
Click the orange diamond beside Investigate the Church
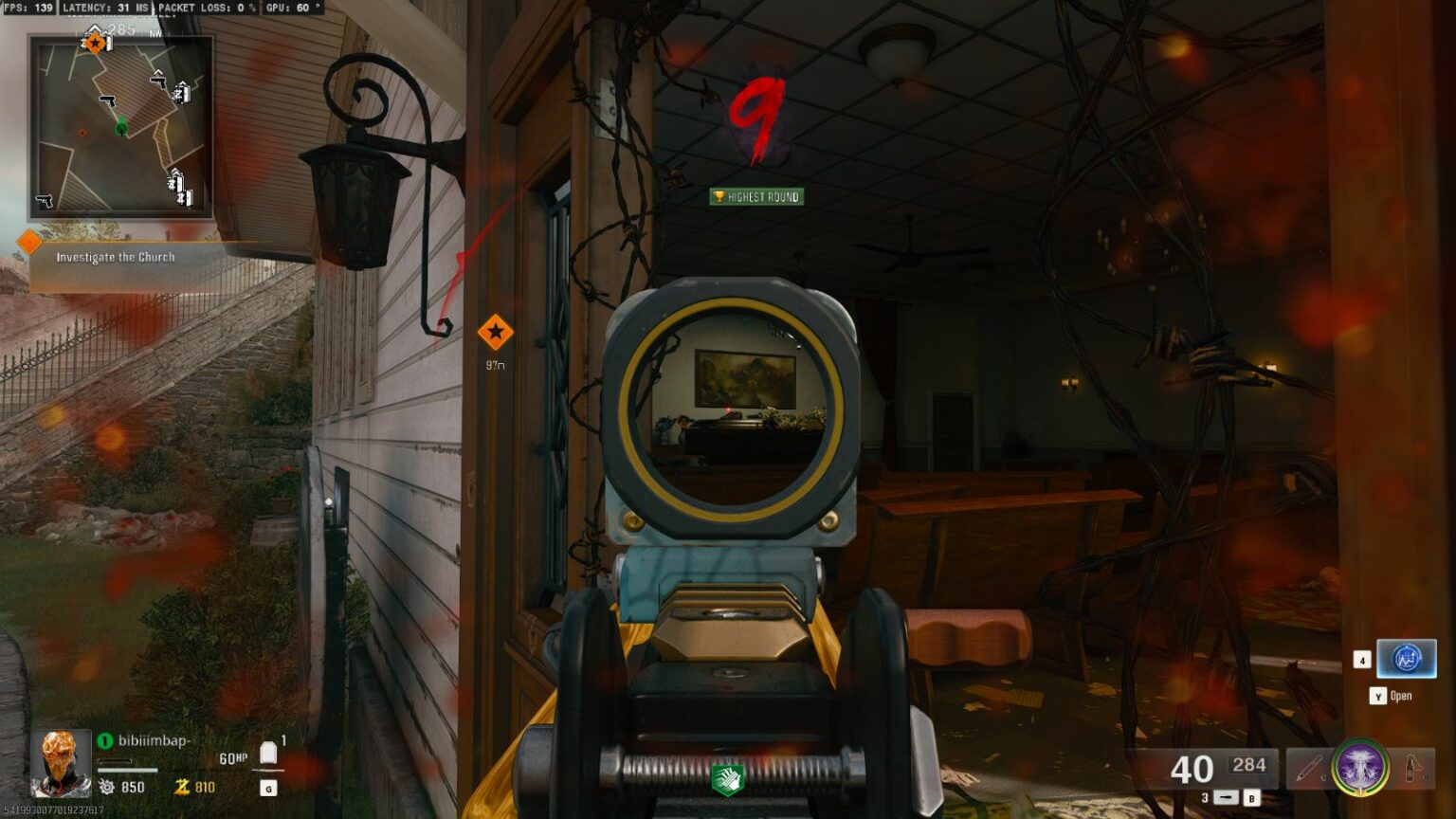click(x=30, y=244)
